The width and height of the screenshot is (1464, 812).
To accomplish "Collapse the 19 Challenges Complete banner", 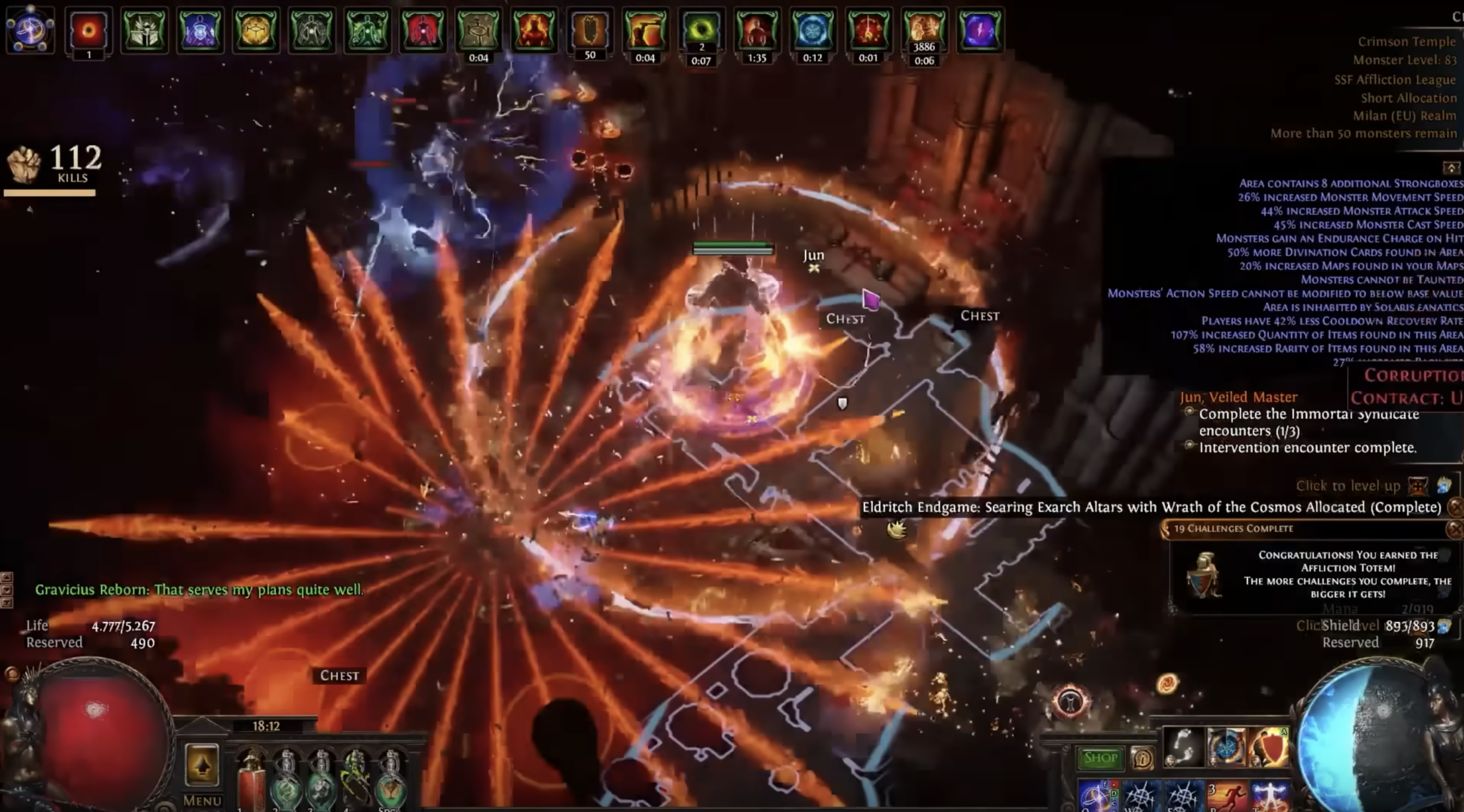I will (1455, 530).
